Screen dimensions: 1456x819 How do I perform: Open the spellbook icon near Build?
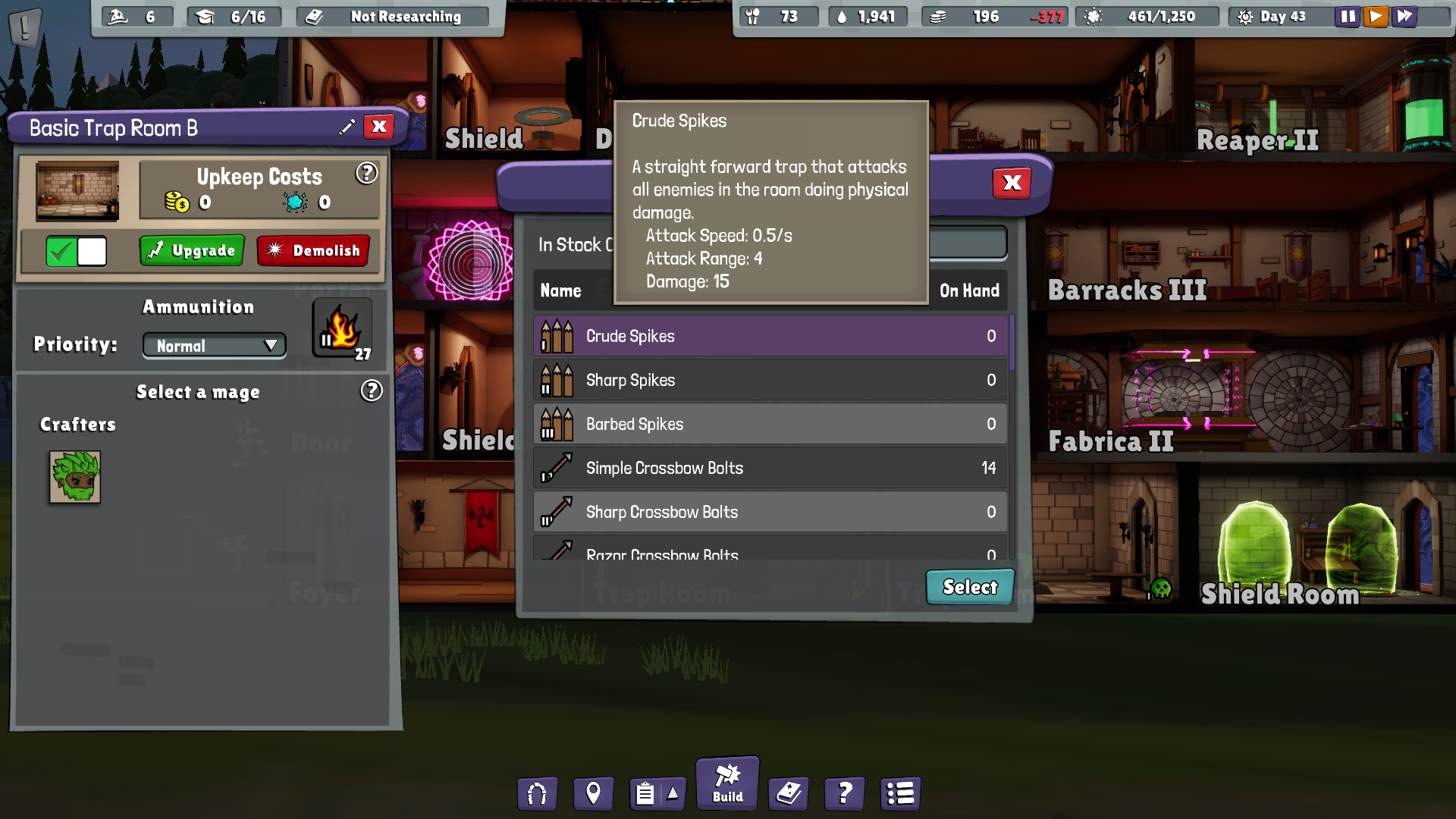click(788, 793)
